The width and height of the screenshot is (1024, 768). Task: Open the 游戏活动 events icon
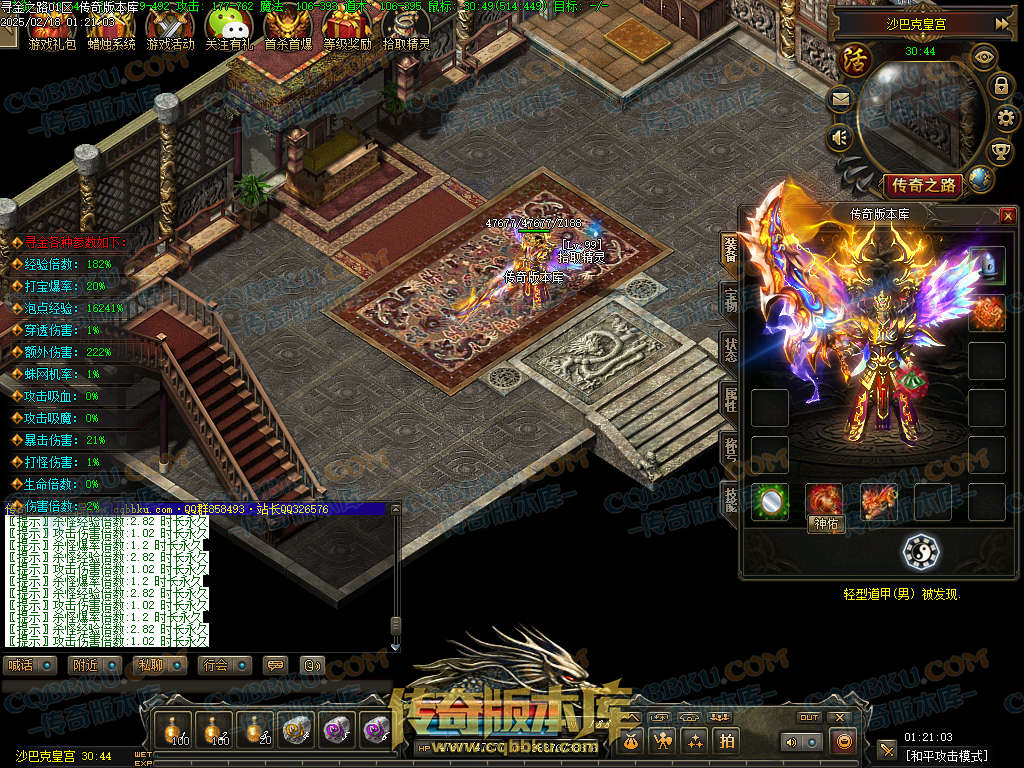[x=170, y=28]
